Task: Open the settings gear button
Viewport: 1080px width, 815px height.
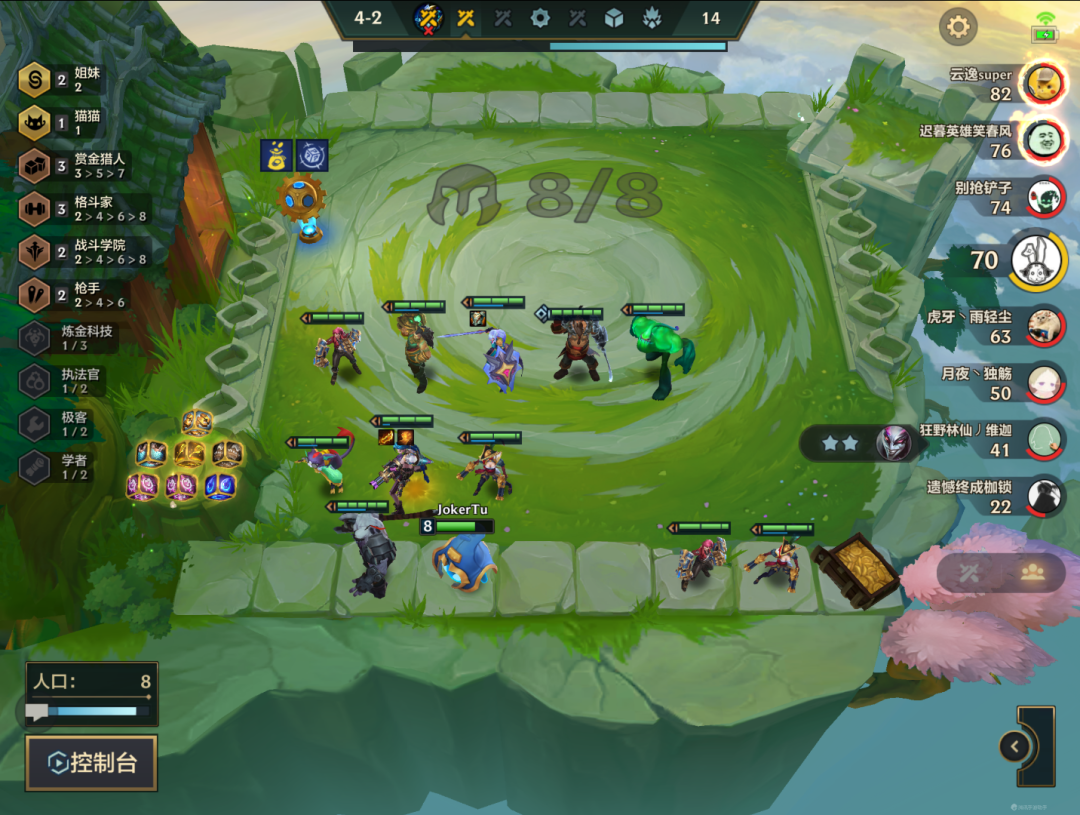Action: click(958, 27)
